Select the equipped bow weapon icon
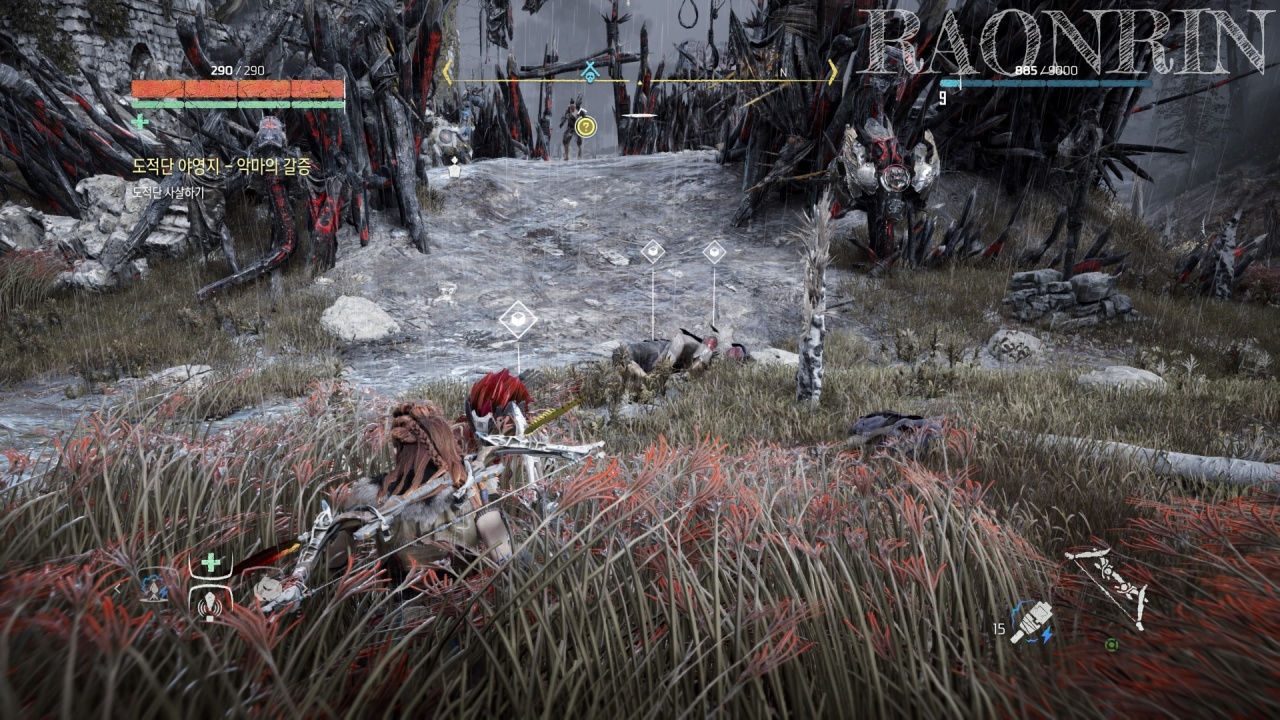The image size is (1280, 720). (x=1107, y=587)
